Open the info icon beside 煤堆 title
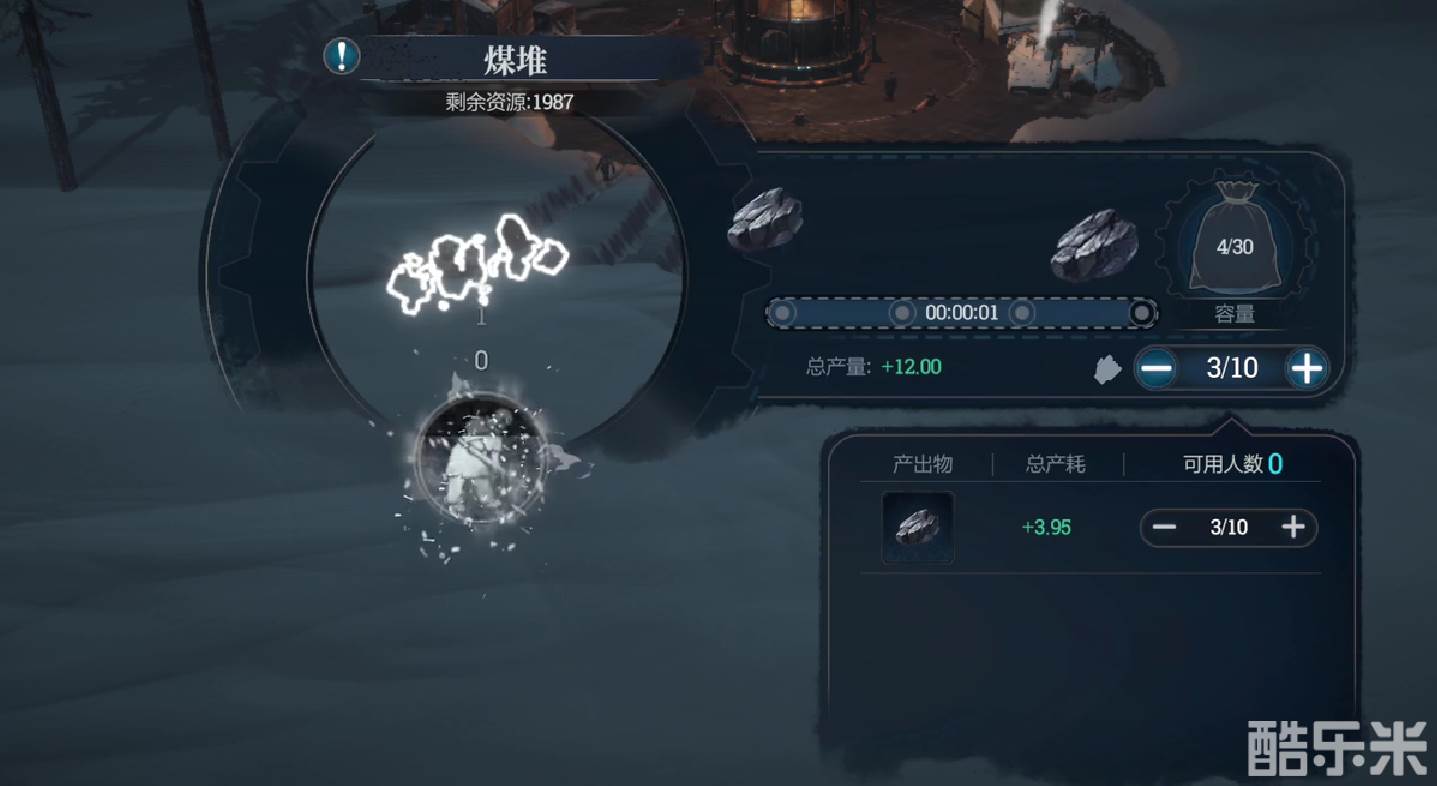 click(x=342, y=55)
